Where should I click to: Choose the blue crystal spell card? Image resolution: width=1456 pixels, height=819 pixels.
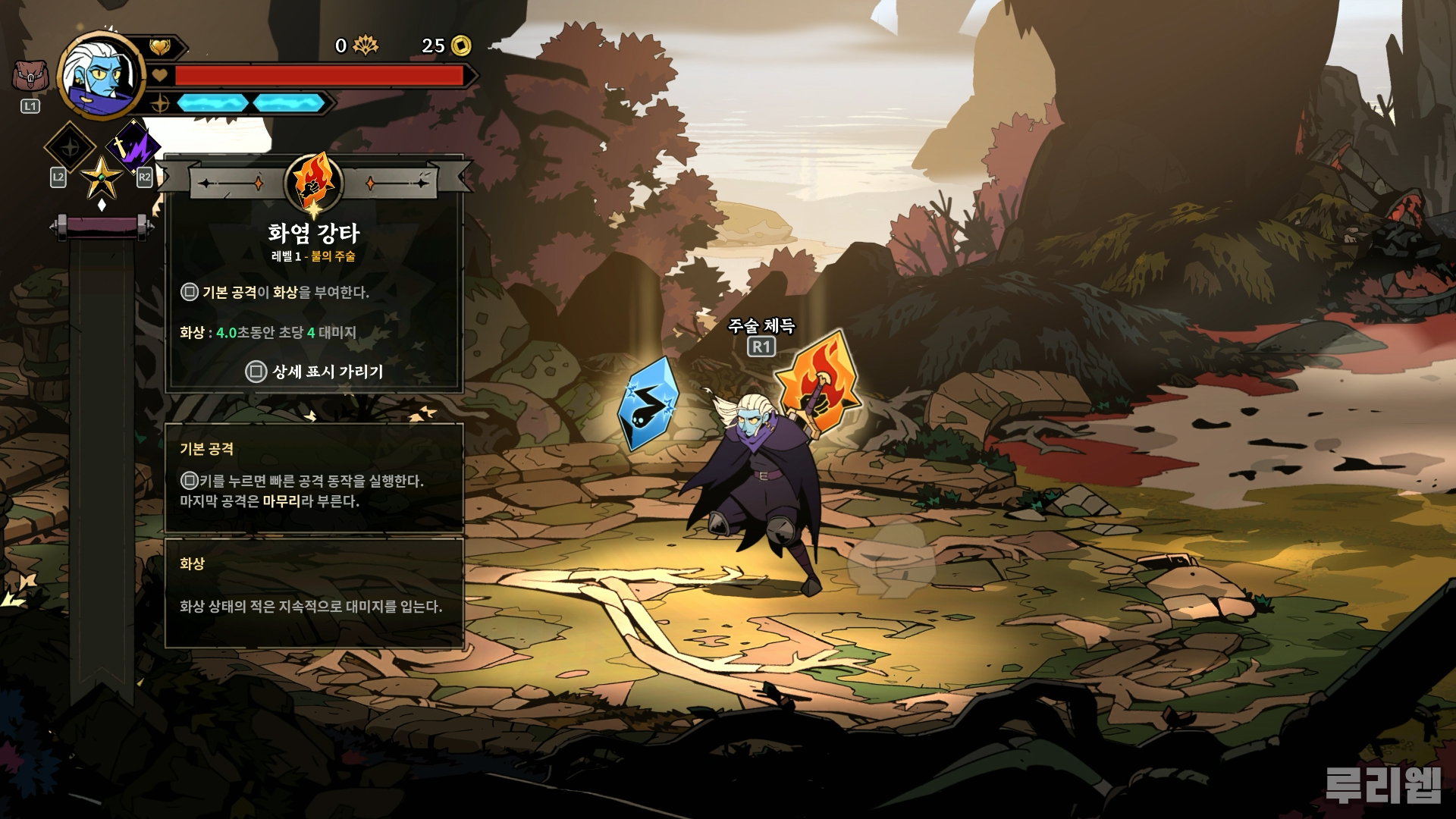pyautogui.click(x=647, y=404)
